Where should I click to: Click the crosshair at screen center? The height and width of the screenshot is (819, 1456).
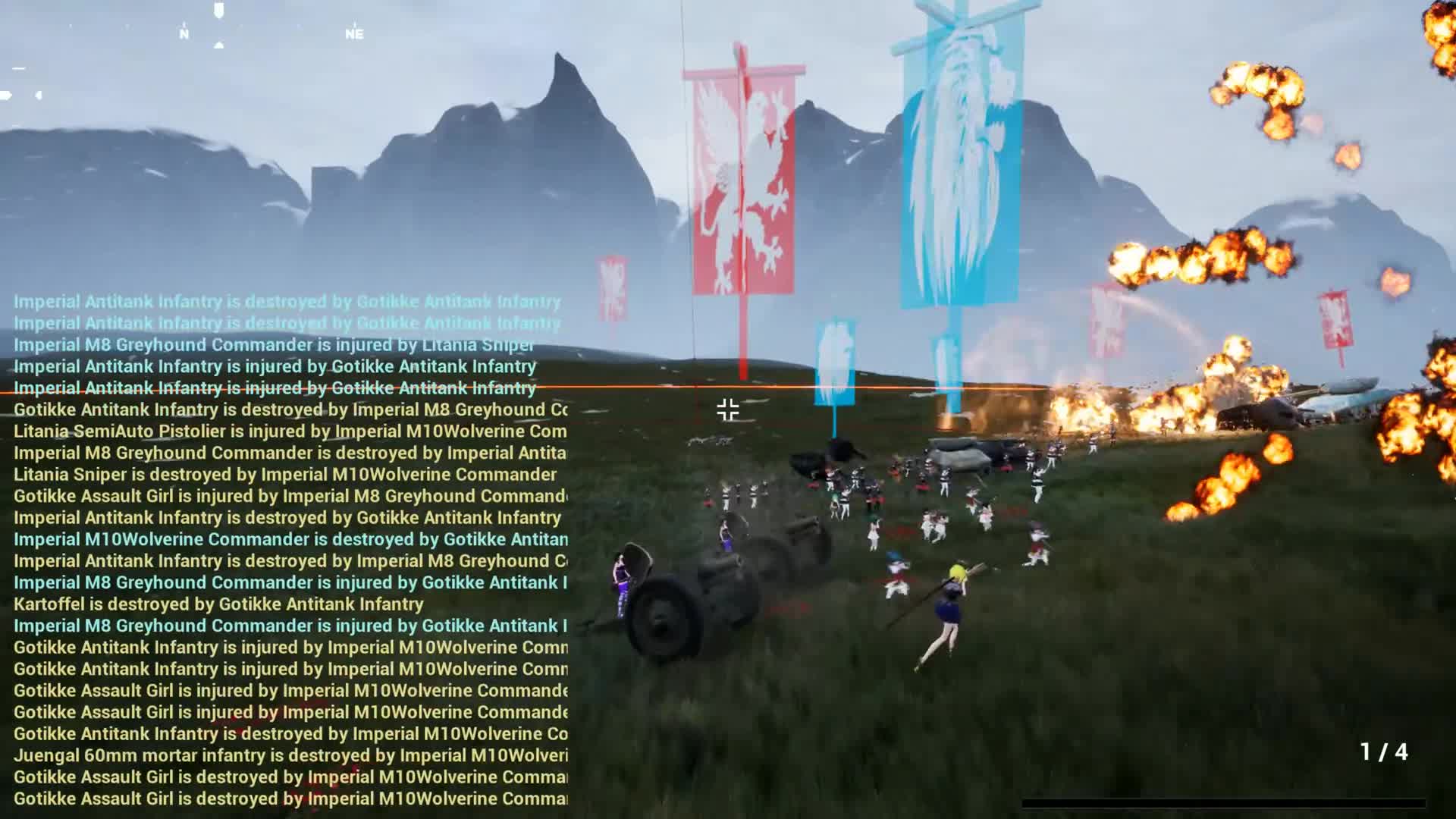point(726,409)
